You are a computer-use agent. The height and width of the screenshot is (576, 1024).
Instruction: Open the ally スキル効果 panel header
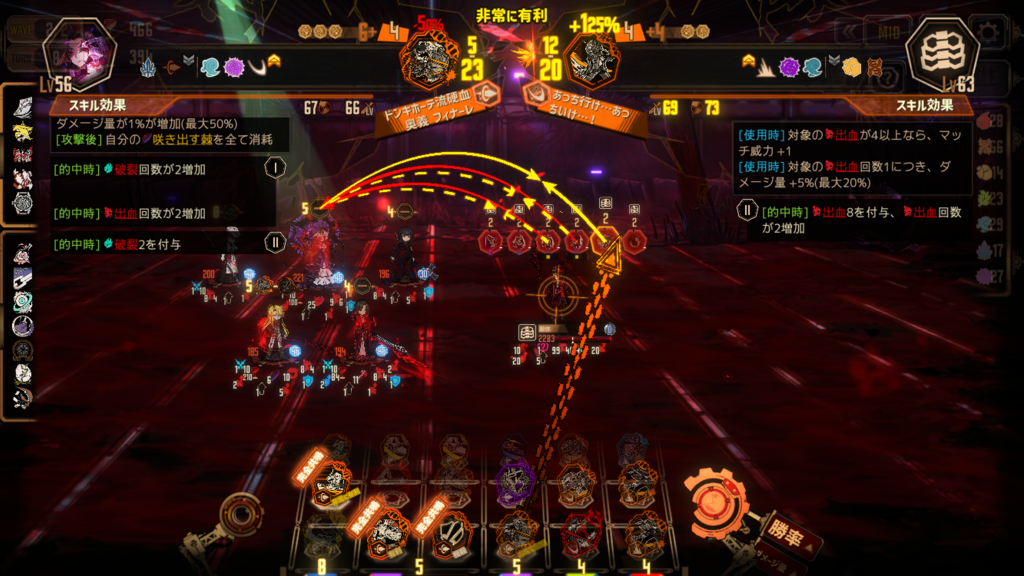click(97, 104)
